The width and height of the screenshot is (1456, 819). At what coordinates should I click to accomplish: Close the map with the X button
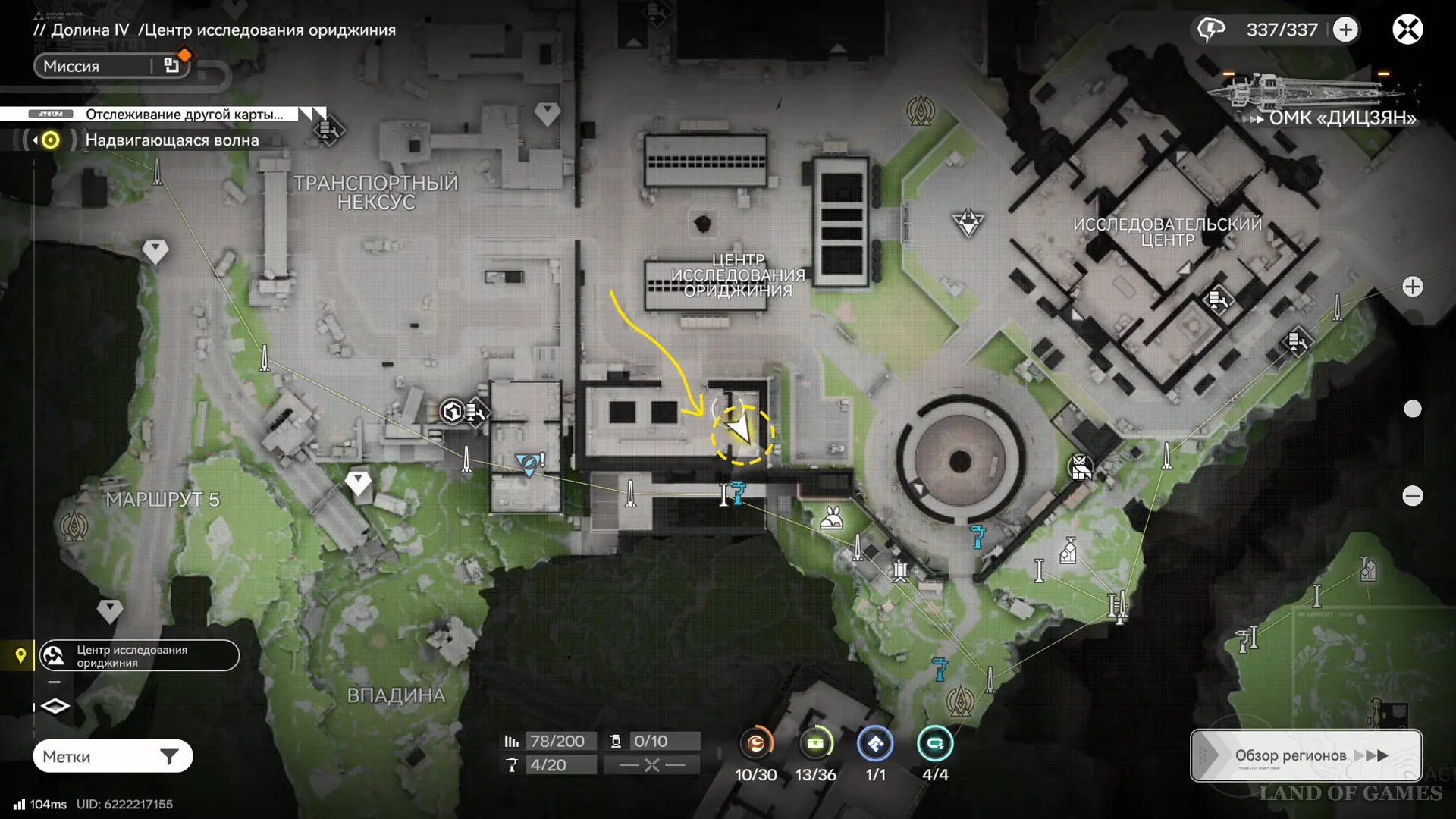[1407, 30]
